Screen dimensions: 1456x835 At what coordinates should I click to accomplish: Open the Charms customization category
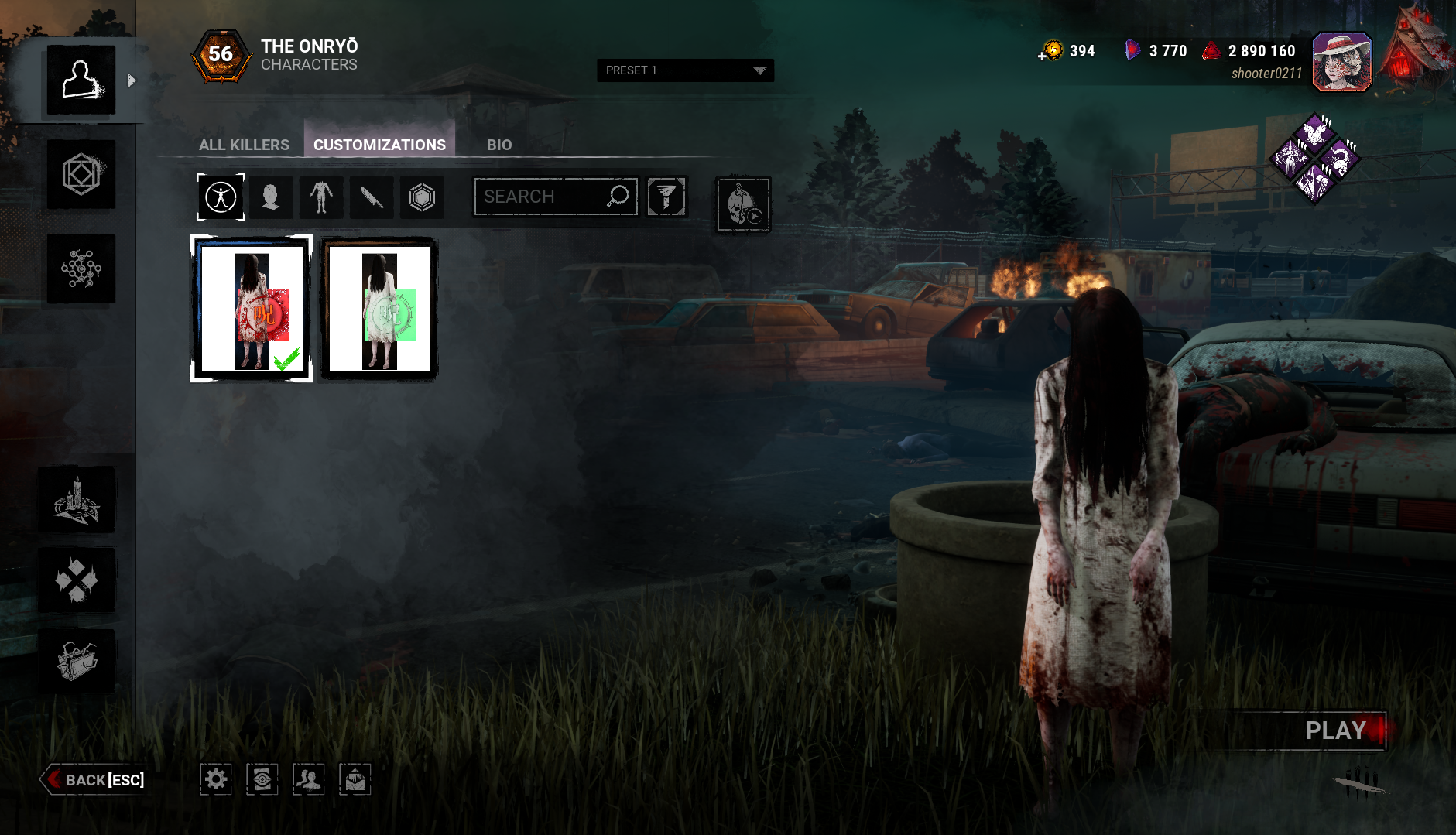pos(422,197)
